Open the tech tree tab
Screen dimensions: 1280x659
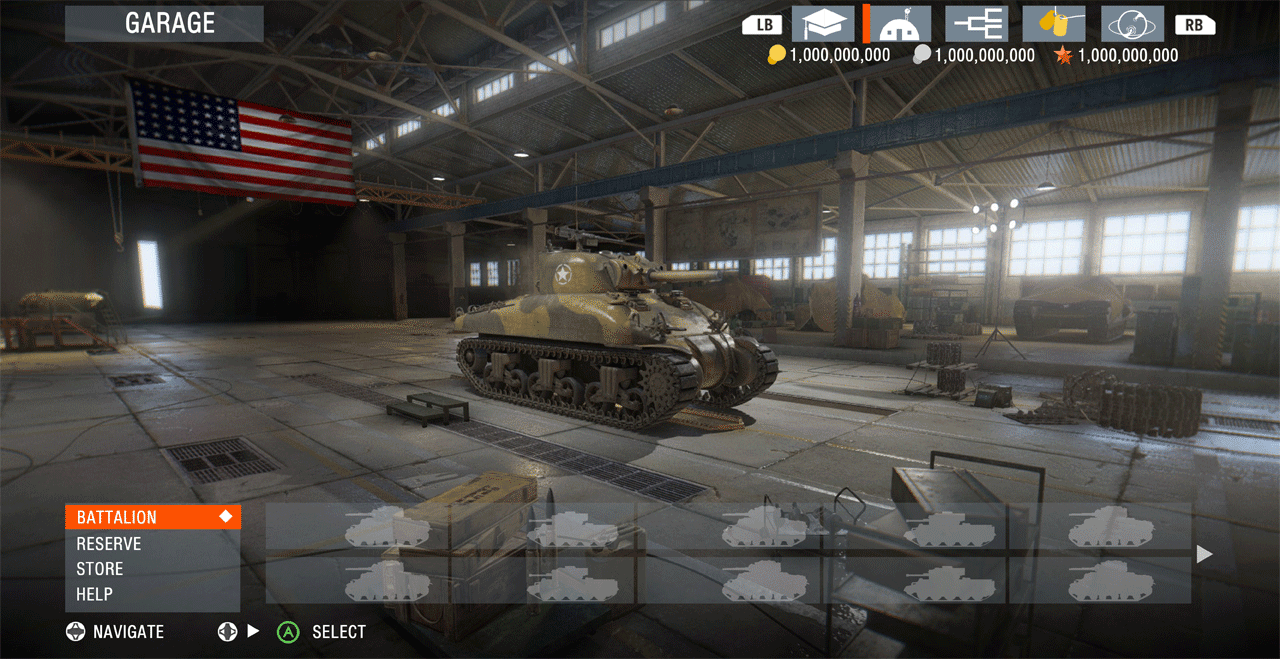coord(976,24)
